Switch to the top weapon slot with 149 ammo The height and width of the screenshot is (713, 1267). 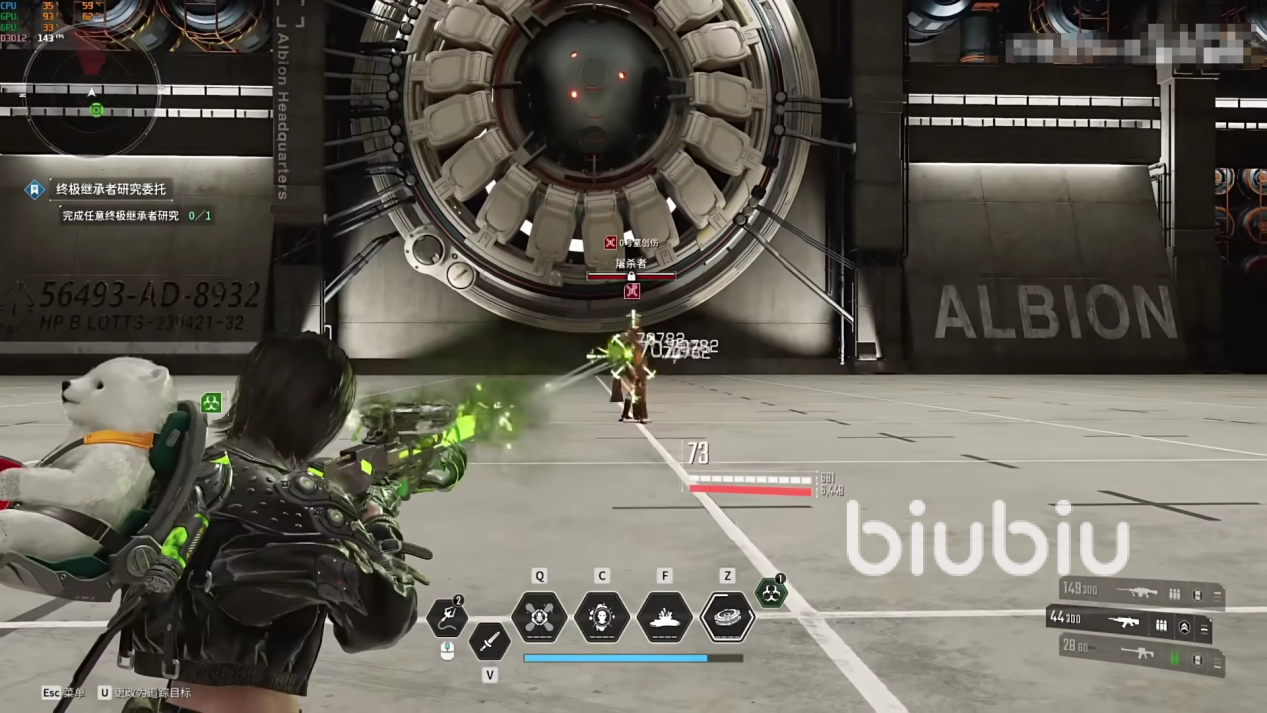pyautogui.click(x=1140, y=593)
